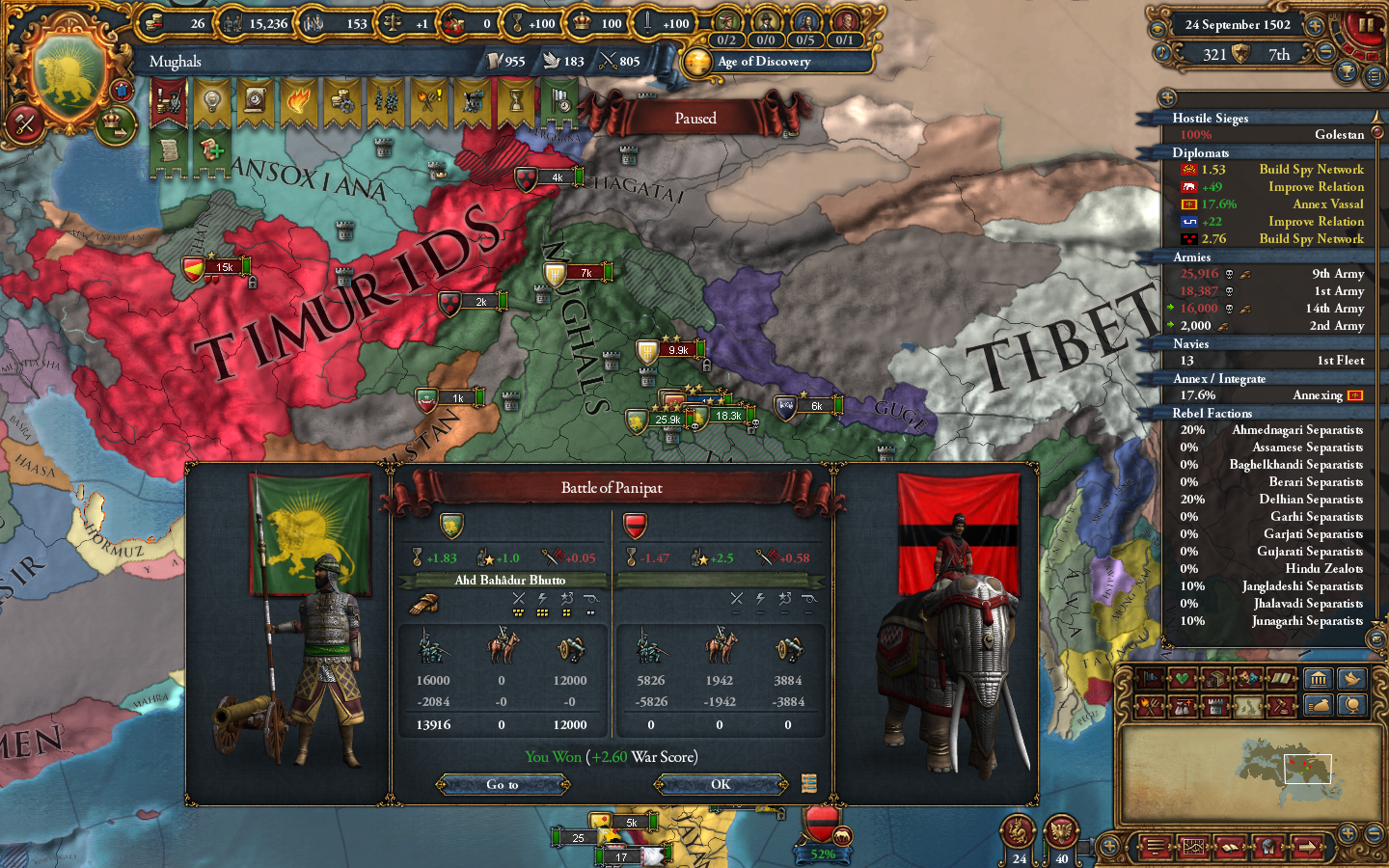The image size is (1389, 868).
Task: Click Go to for the battle location
Action: point(502,784)
